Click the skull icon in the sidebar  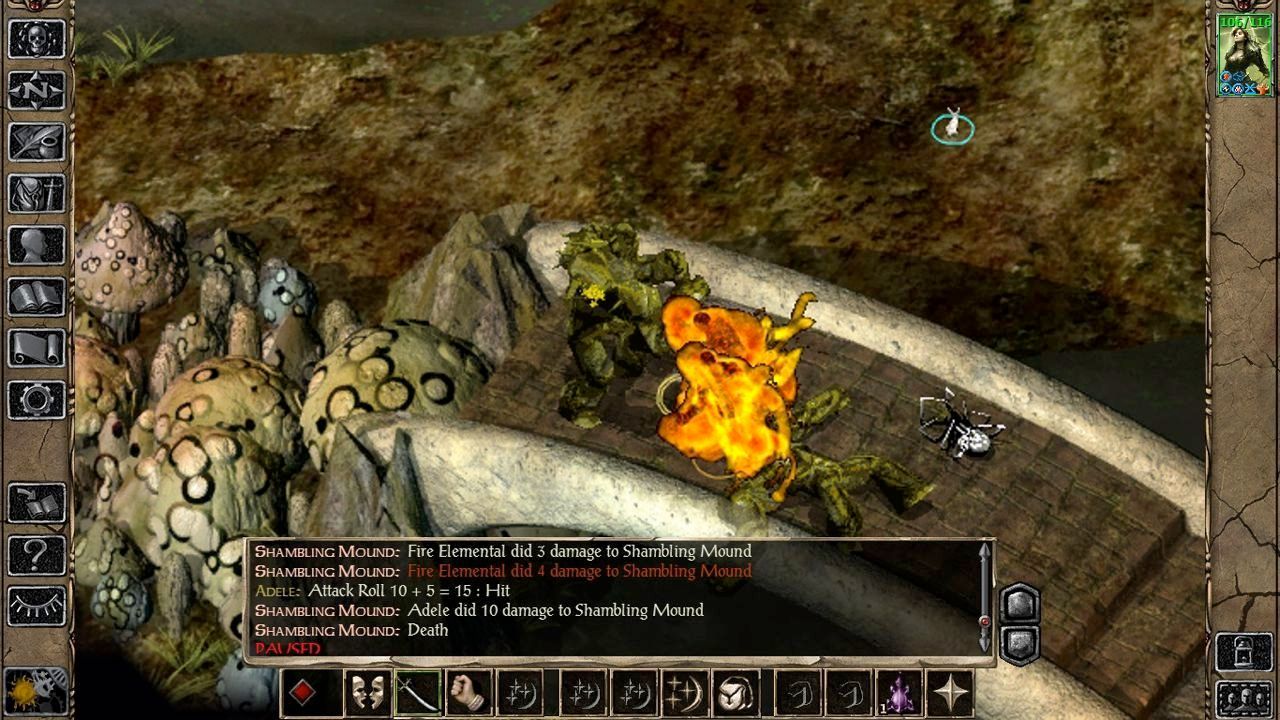(x=37, y=39)
